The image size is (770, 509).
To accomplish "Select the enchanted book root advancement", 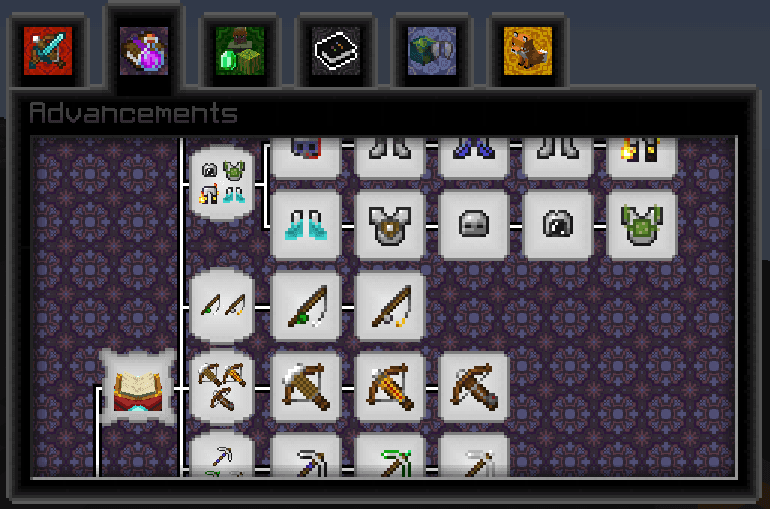I will pos(138,386).
